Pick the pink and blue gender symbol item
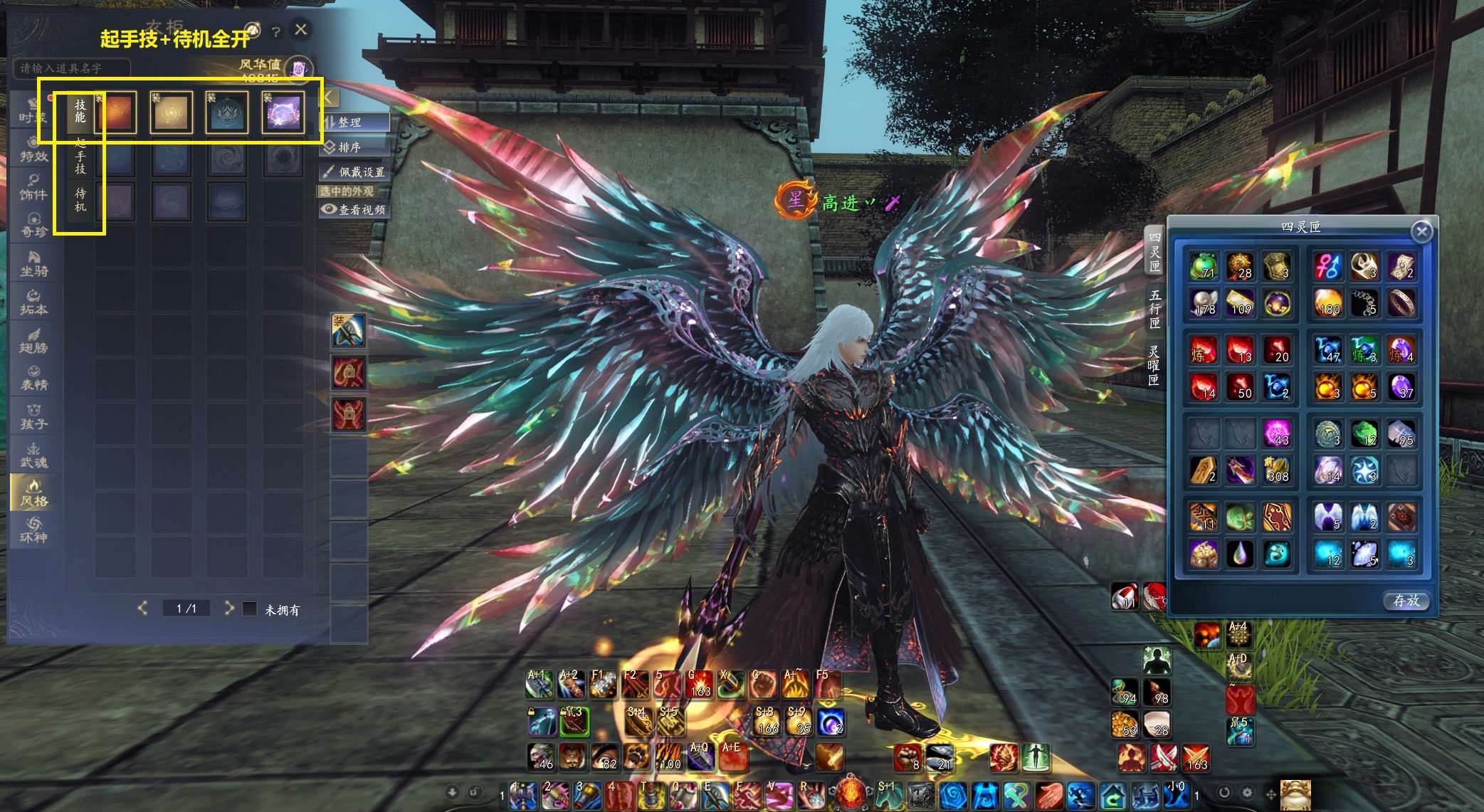The image size is (1484, 812). coord(1328,265)
